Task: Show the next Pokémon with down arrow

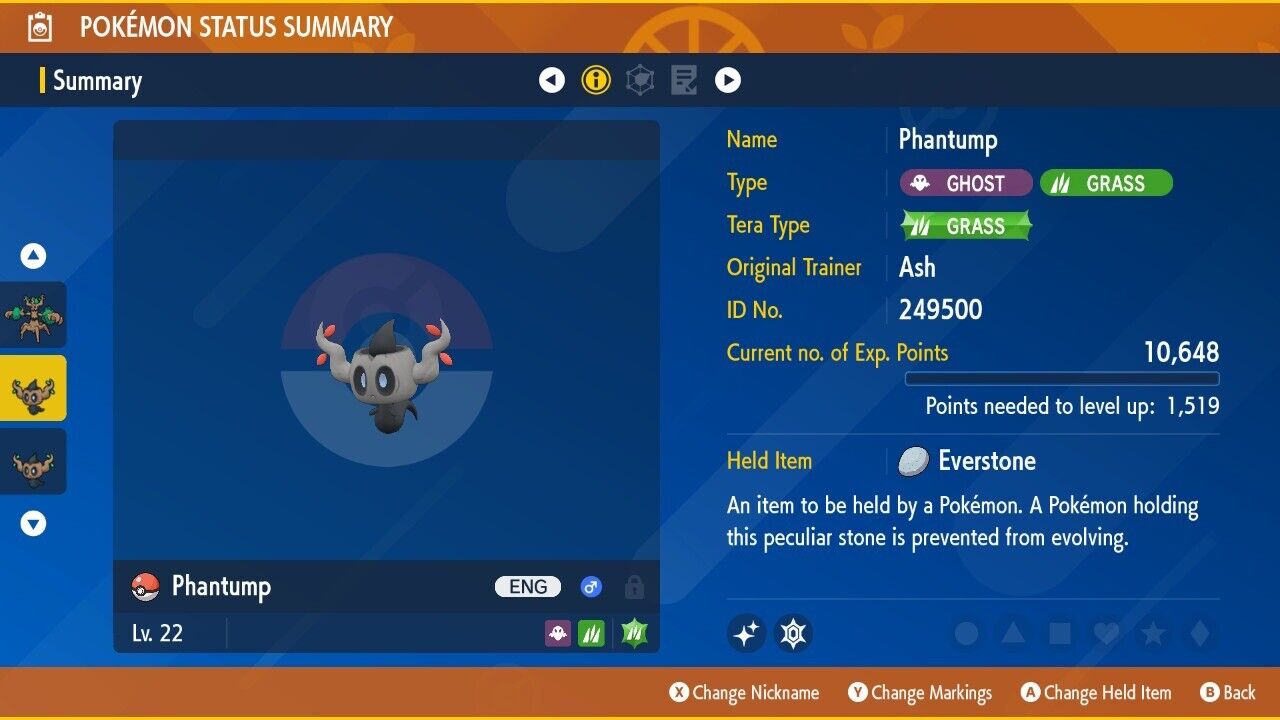Action: pos(33,523)
